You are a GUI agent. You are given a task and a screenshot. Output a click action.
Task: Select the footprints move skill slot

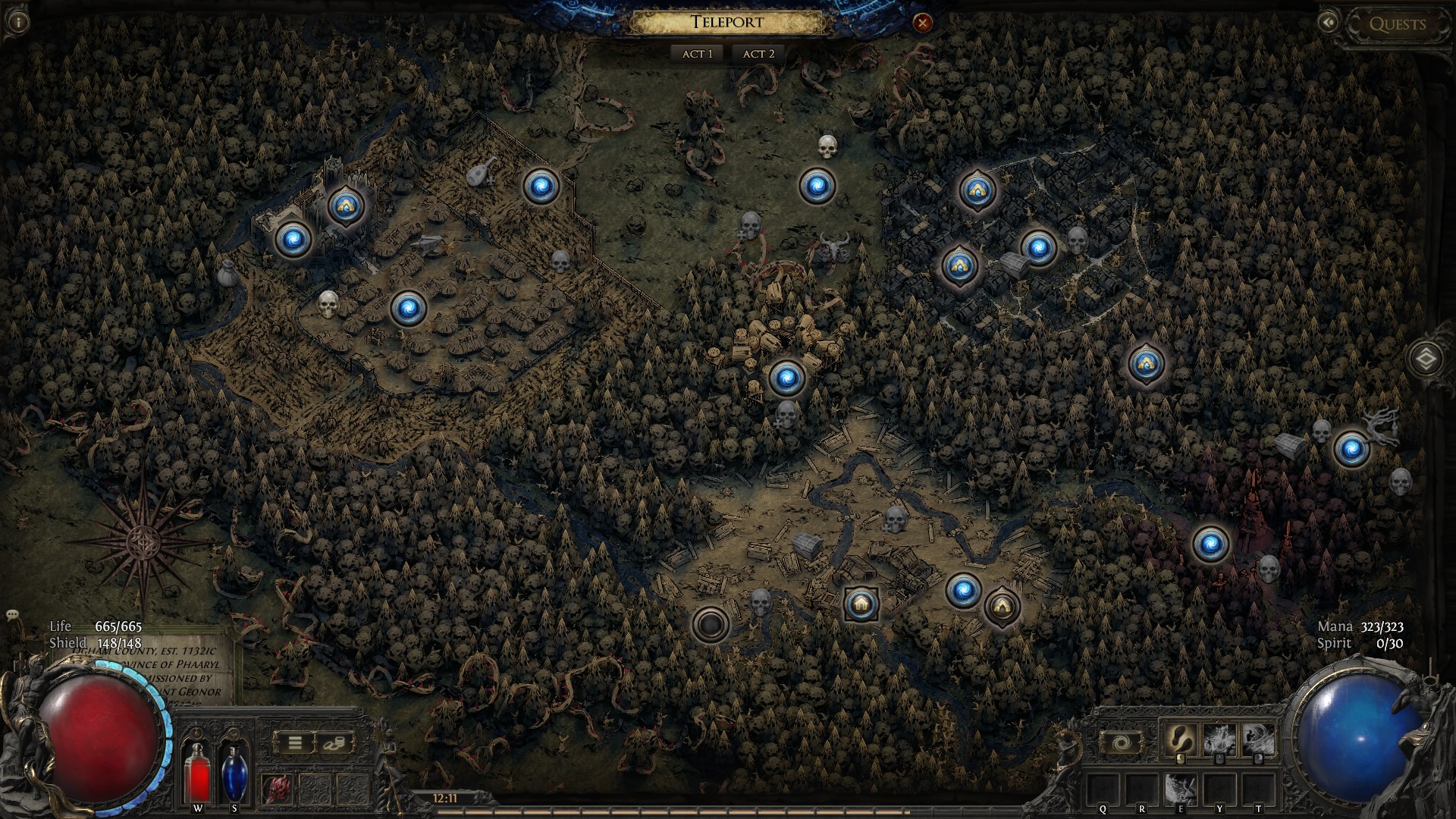click(x=1180, y=739)
